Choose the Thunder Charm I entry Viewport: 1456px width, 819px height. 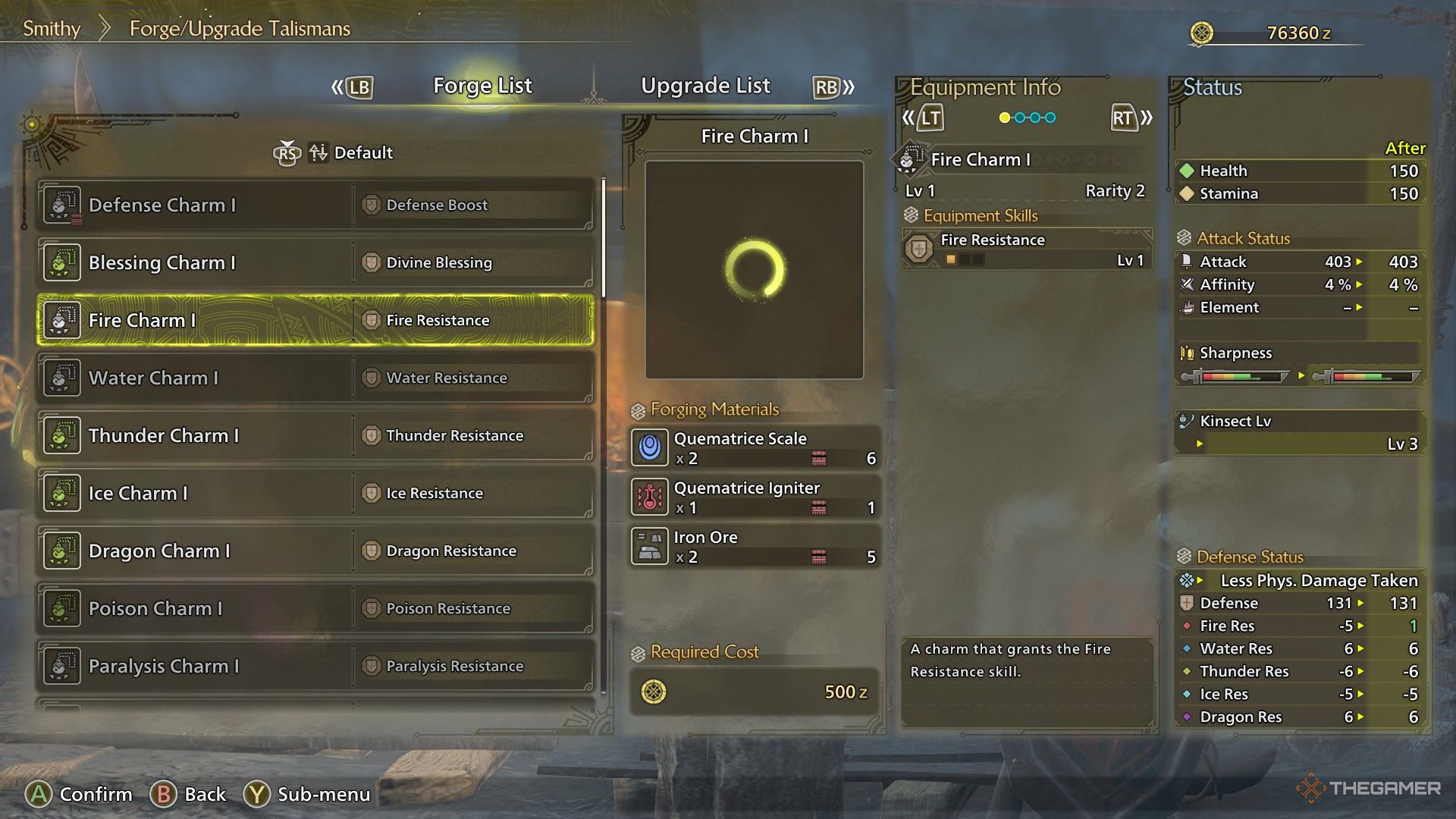[315, 435]
